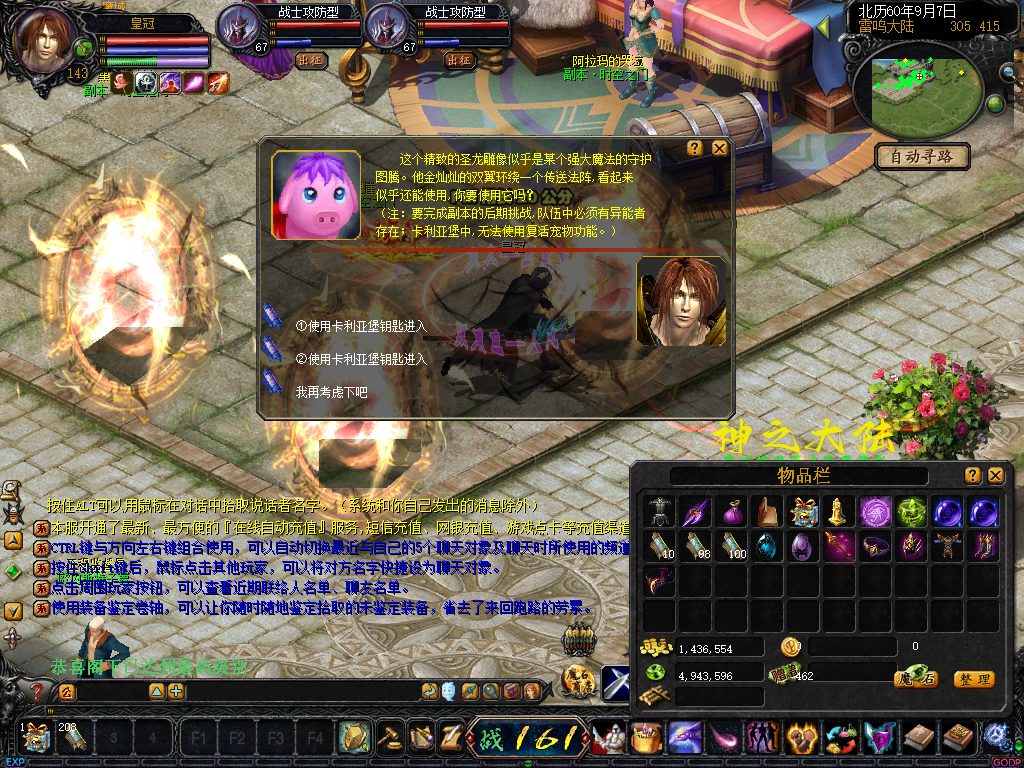Open help for the 物品栏 inventory panel

[972, 476]
